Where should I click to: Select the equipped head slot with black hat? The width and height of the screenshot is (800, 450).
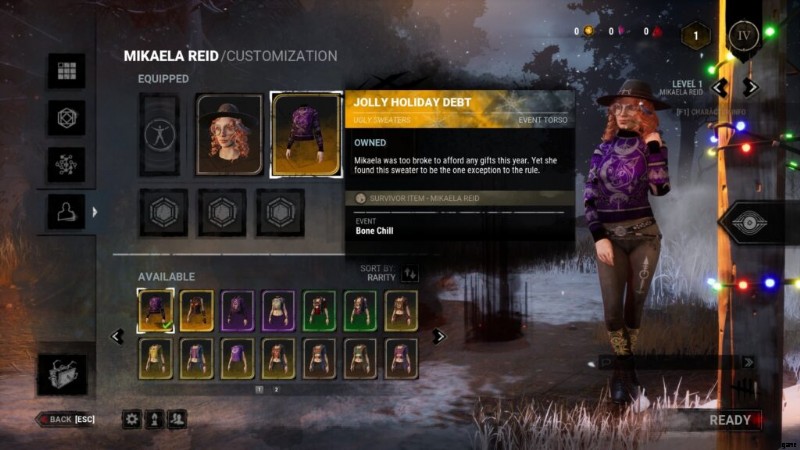tap(229, 135)
